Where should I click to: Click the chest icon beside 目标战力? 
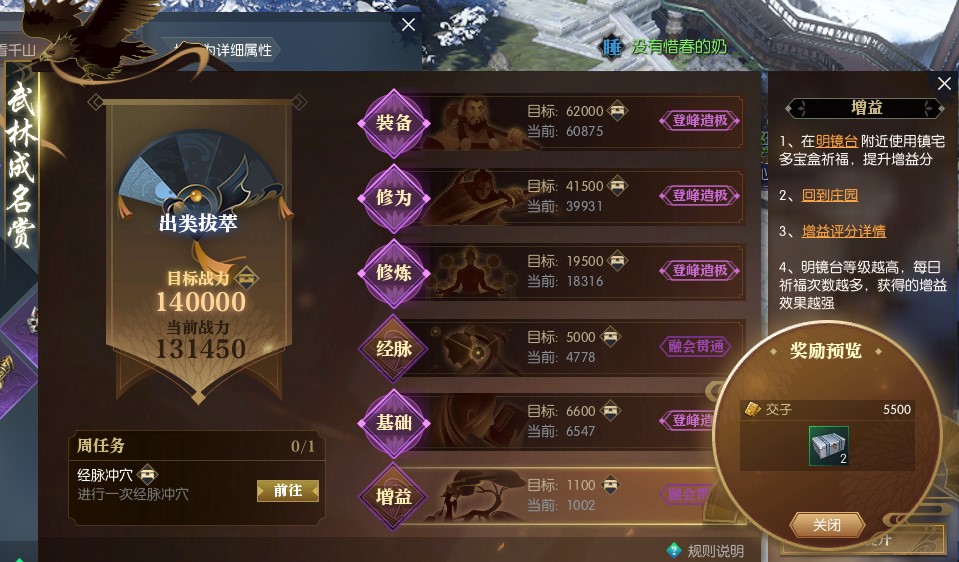[x=247, y=278]
